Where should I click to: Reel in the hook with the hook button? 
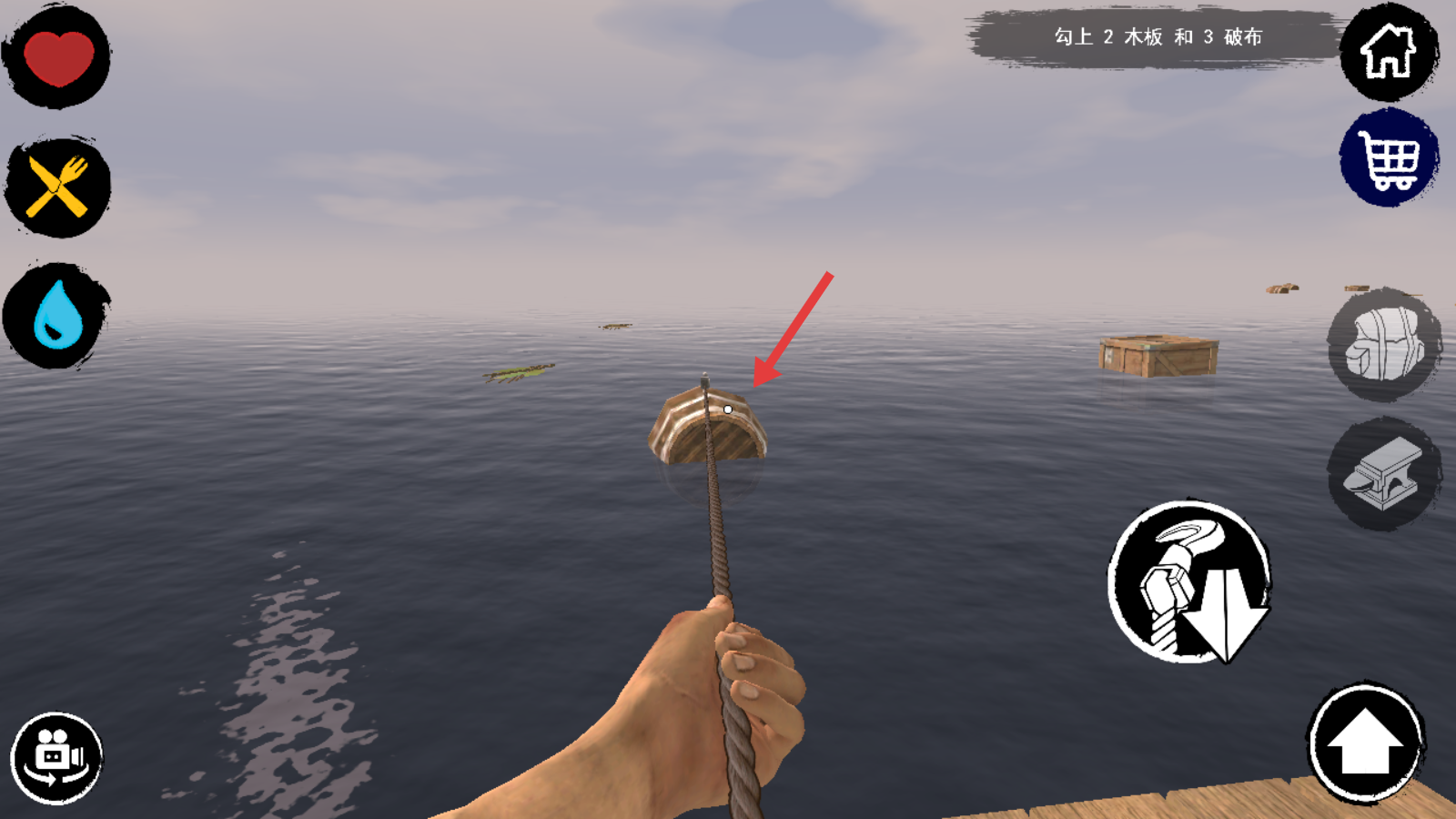(x=1189, y=581)
